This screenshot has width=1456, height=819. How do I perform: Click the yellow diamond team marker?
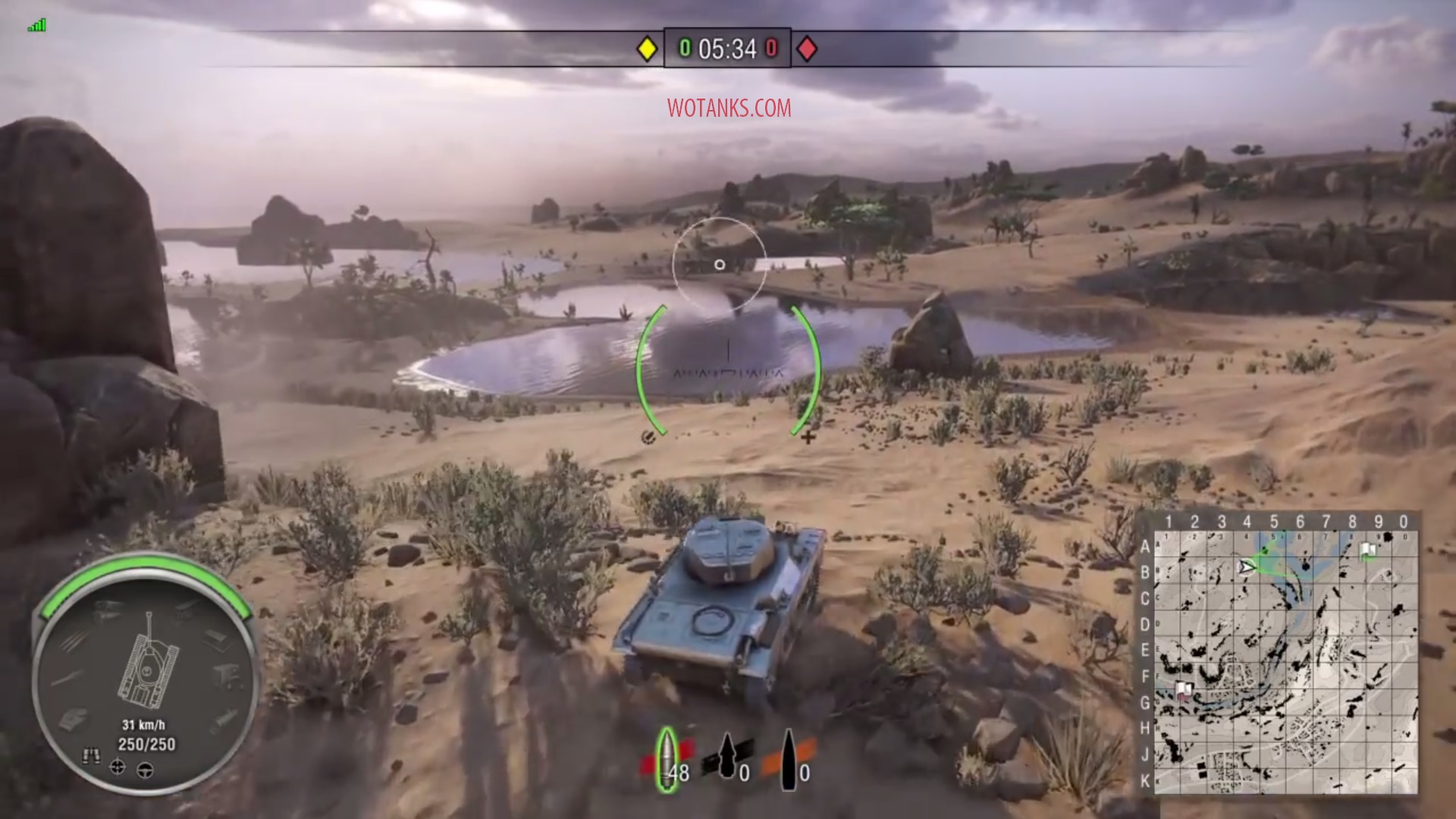point(647,49)
